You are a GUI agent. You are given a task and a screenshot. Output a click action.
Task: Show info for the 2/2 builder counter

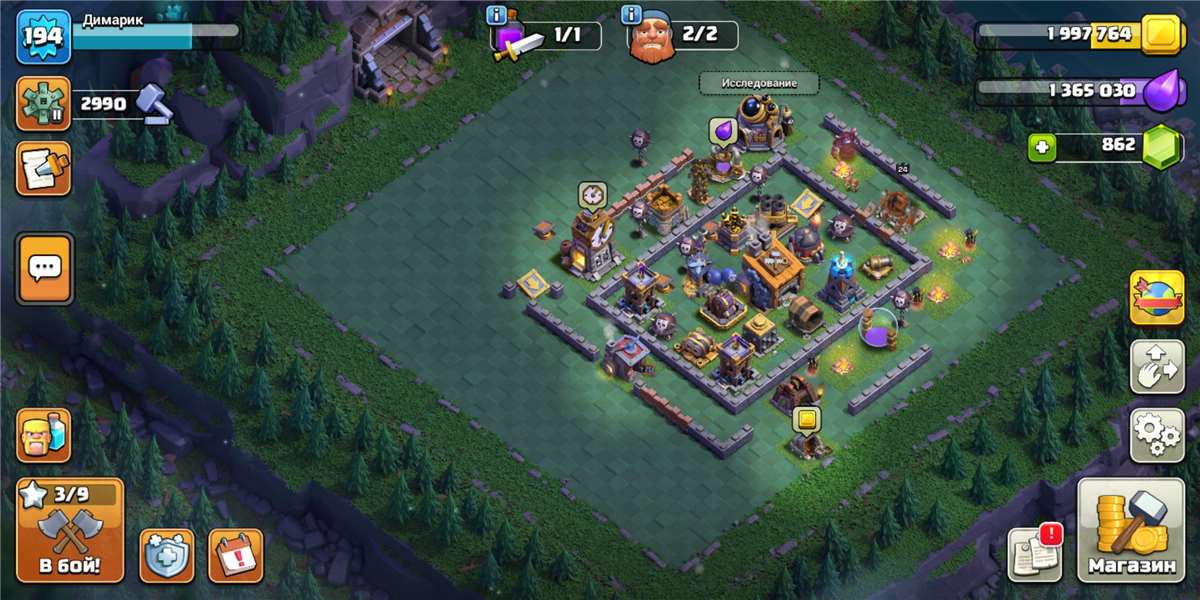click(x=631, y=15)
